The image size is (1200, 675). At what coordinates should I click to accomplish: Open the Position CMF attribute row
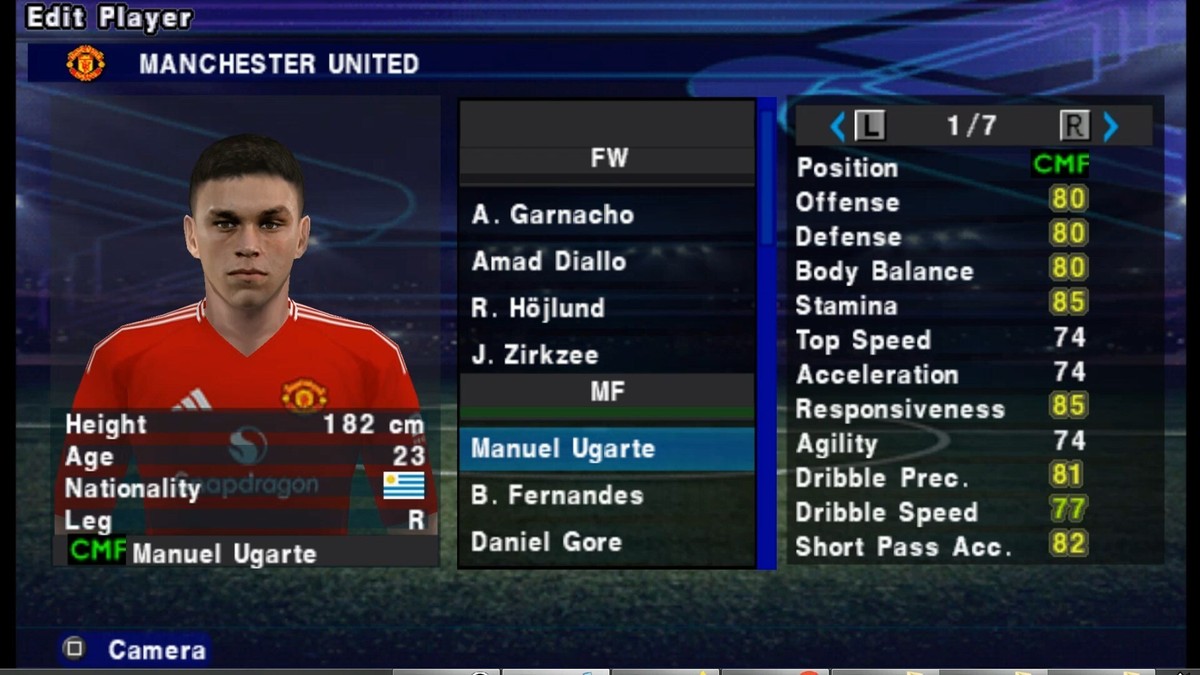pyautogui.click(x=941, y=167)
